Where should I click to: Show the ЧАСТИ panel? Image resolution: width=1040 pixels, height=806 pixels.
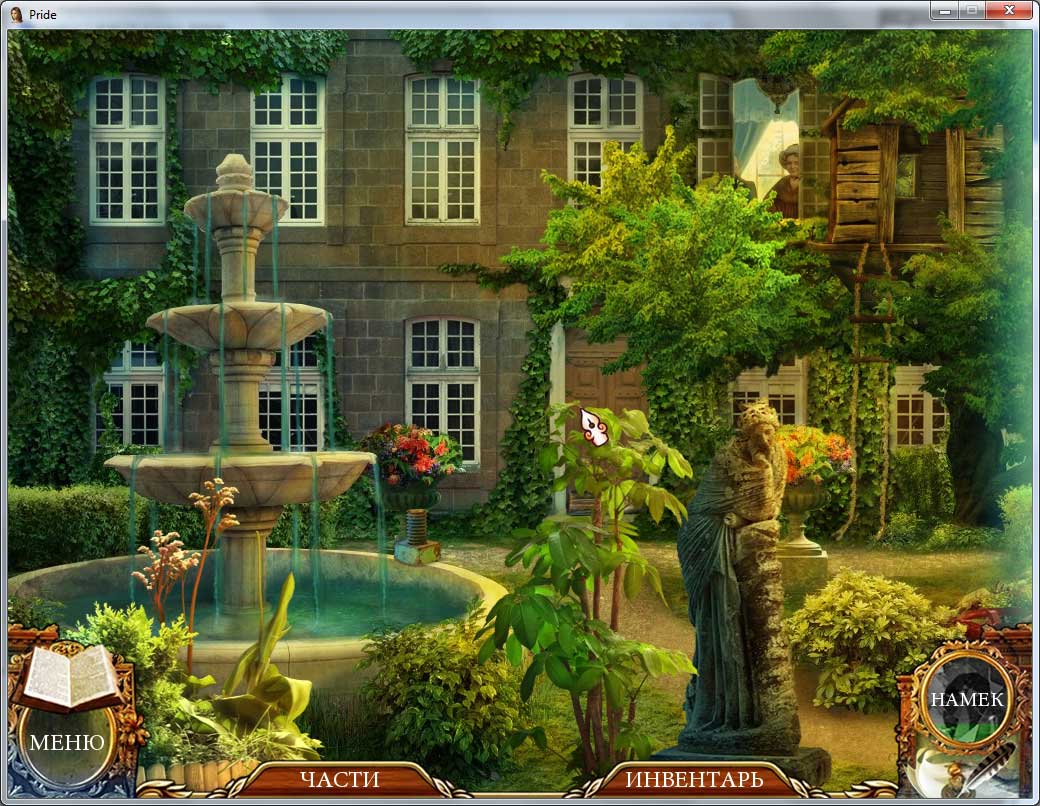click(339, 779)
